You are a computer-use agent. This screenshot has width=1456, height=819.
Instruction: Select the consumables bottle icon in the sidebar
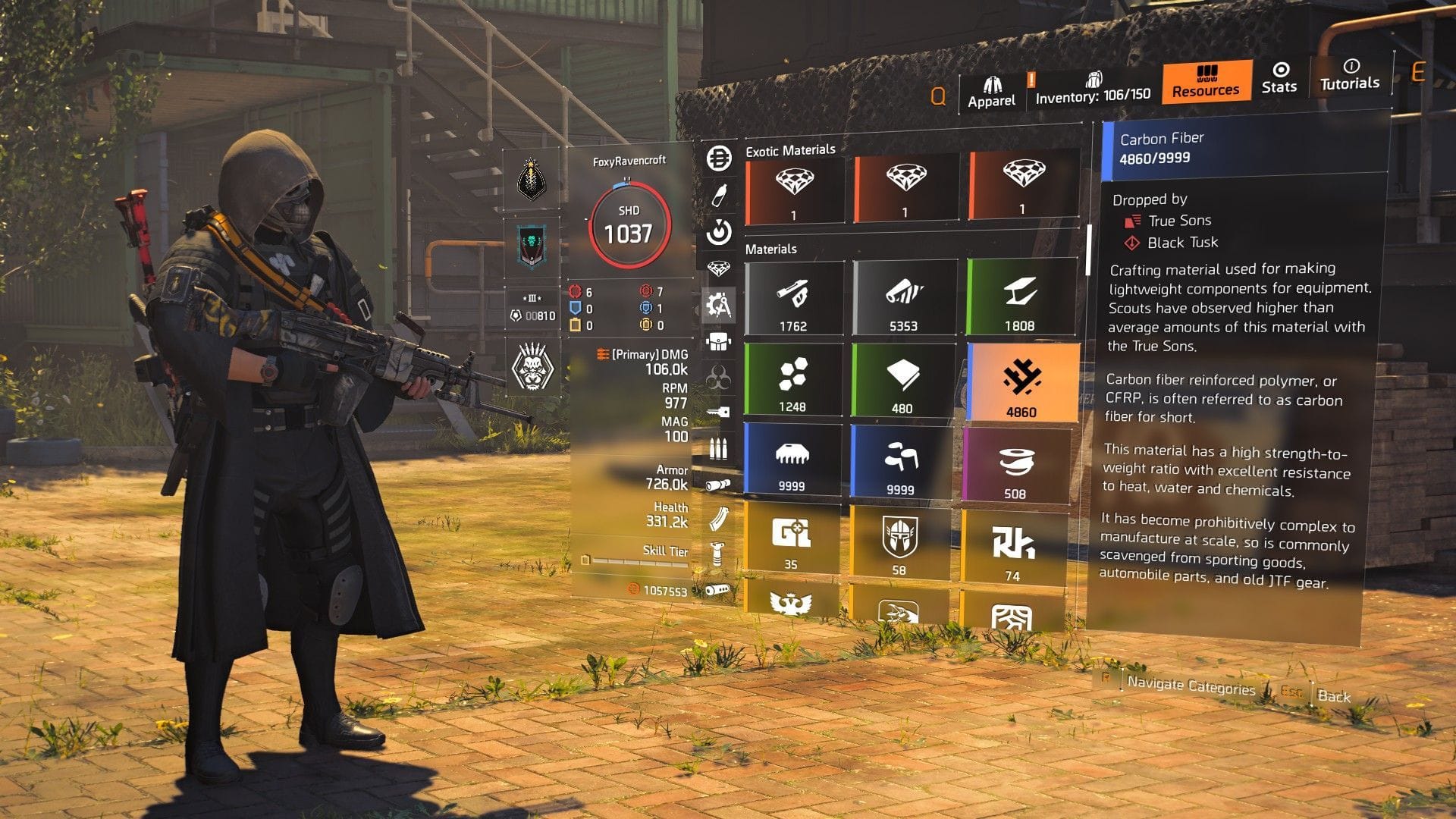(x=719, y=196)
